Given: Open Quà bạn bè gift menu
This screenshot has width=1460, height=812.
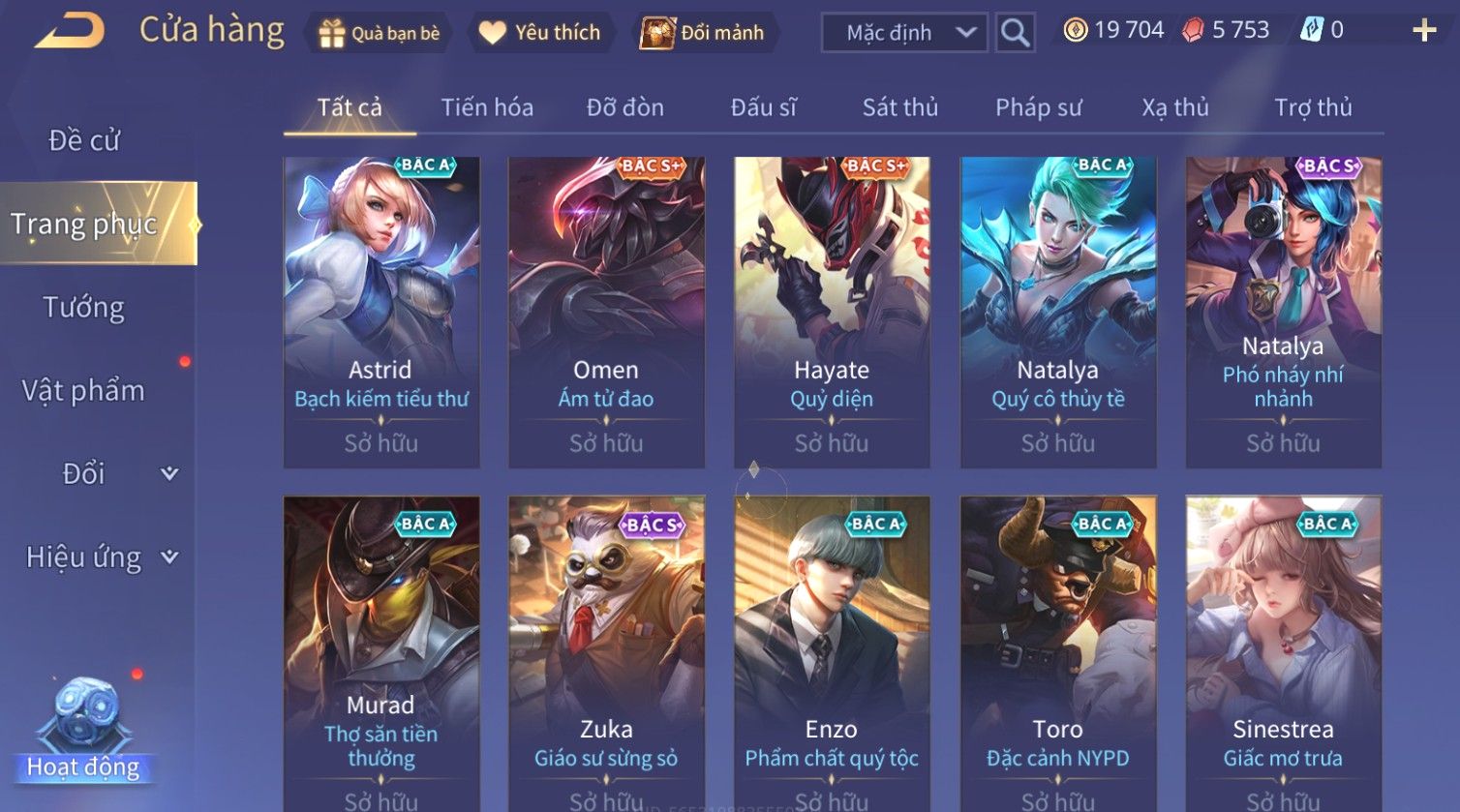Looking at the screenshot, I should [x=379, y=33].
